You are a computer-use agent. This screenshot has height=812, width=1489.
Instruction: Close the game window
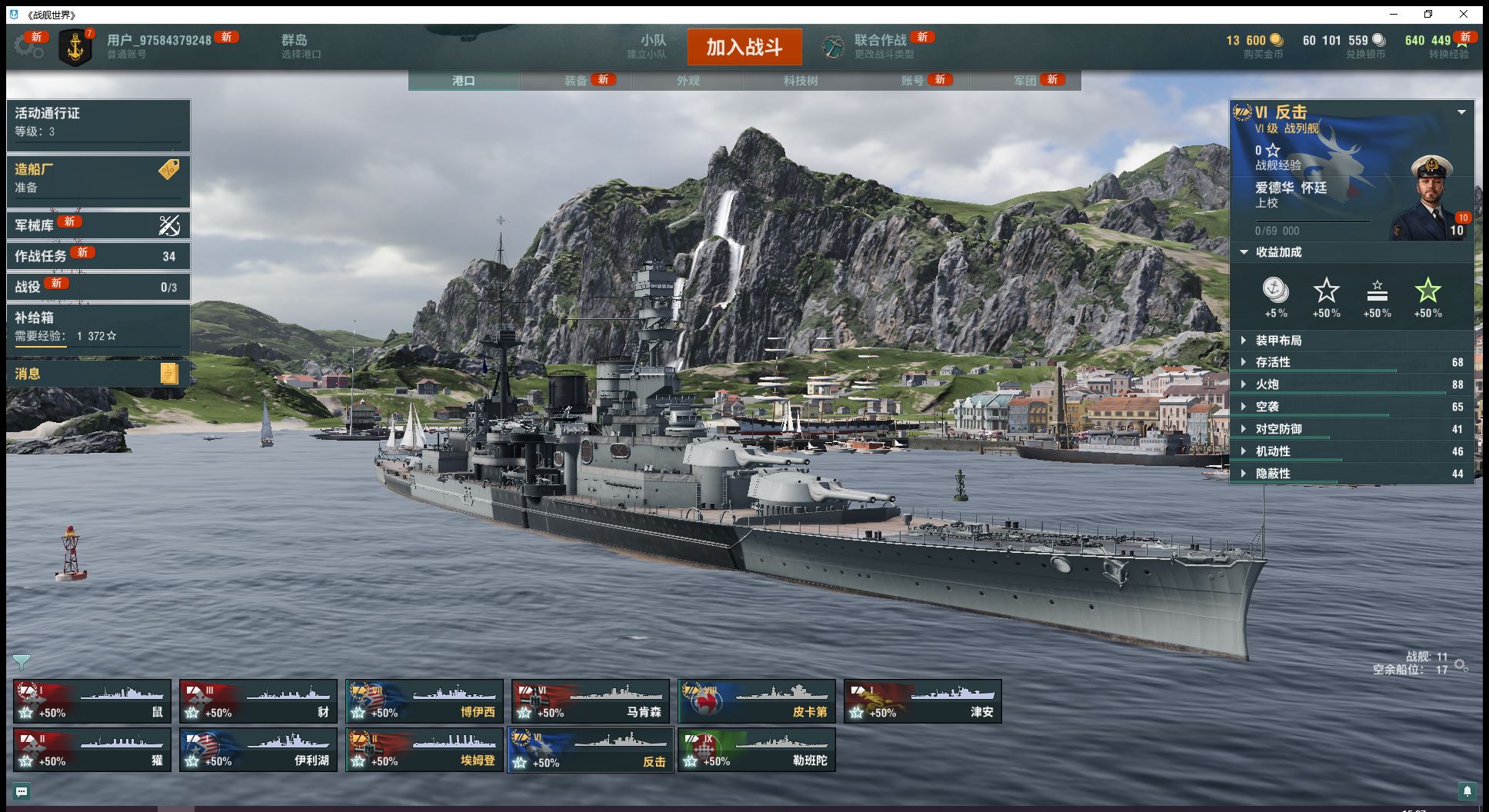[x=1464, y=15]
